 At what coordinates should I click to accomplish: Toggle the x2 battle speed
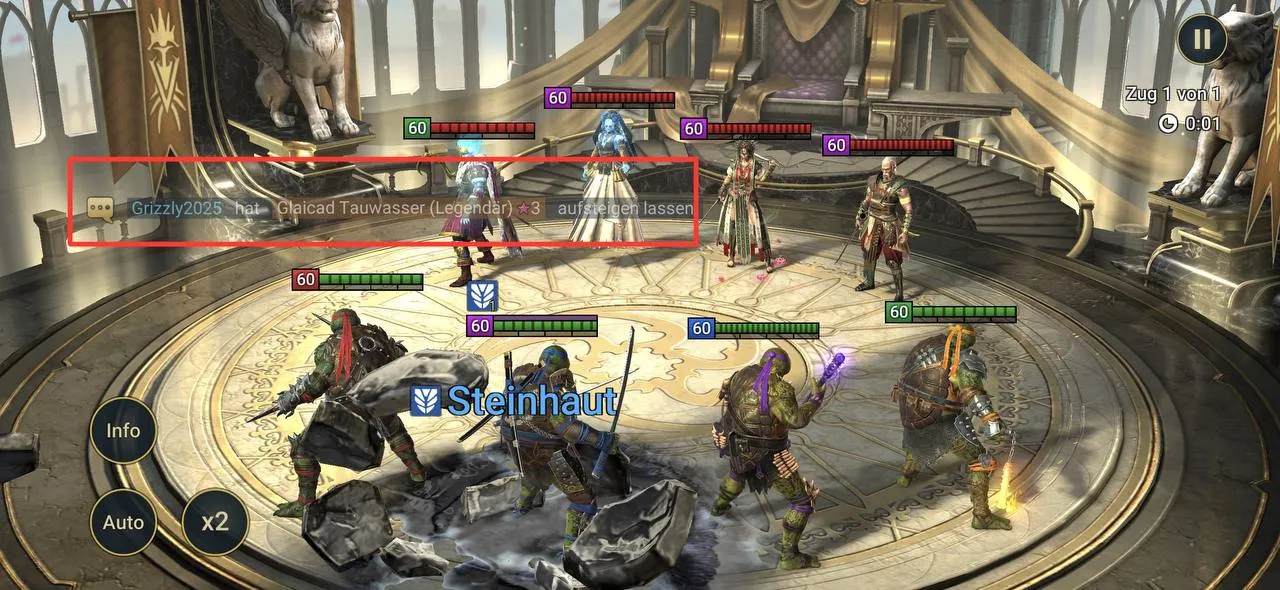coord(215,522)
